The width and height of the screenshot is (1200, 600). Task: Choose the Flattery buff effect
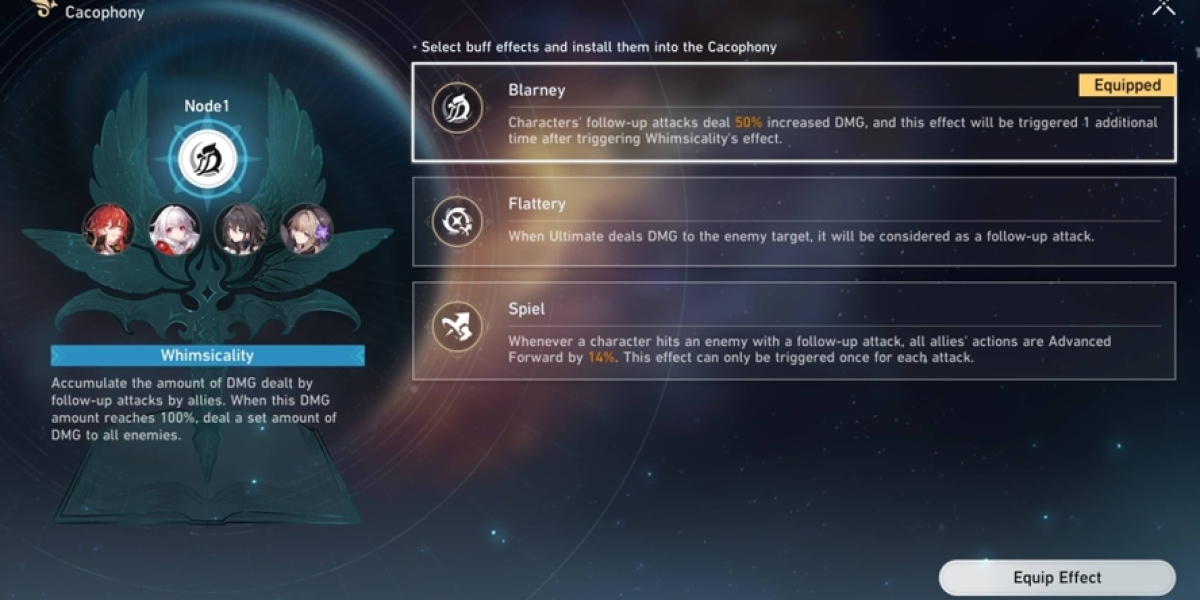coord(792,222)
